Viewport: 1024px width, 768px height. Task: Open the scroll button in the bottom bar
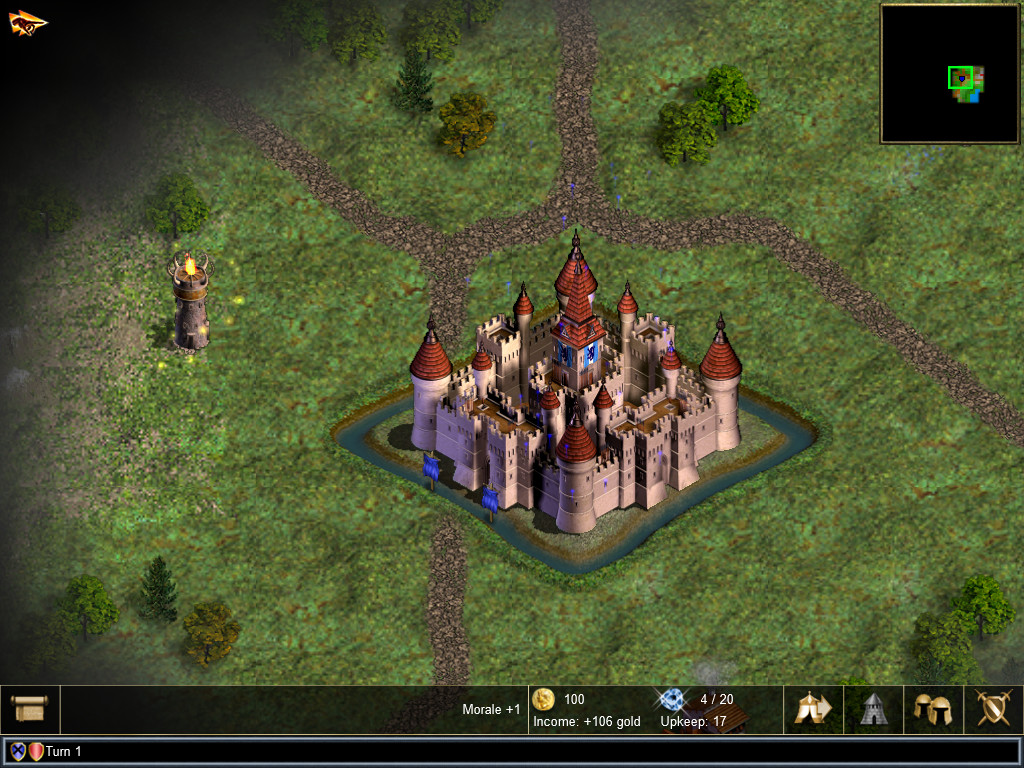point(30,709)
